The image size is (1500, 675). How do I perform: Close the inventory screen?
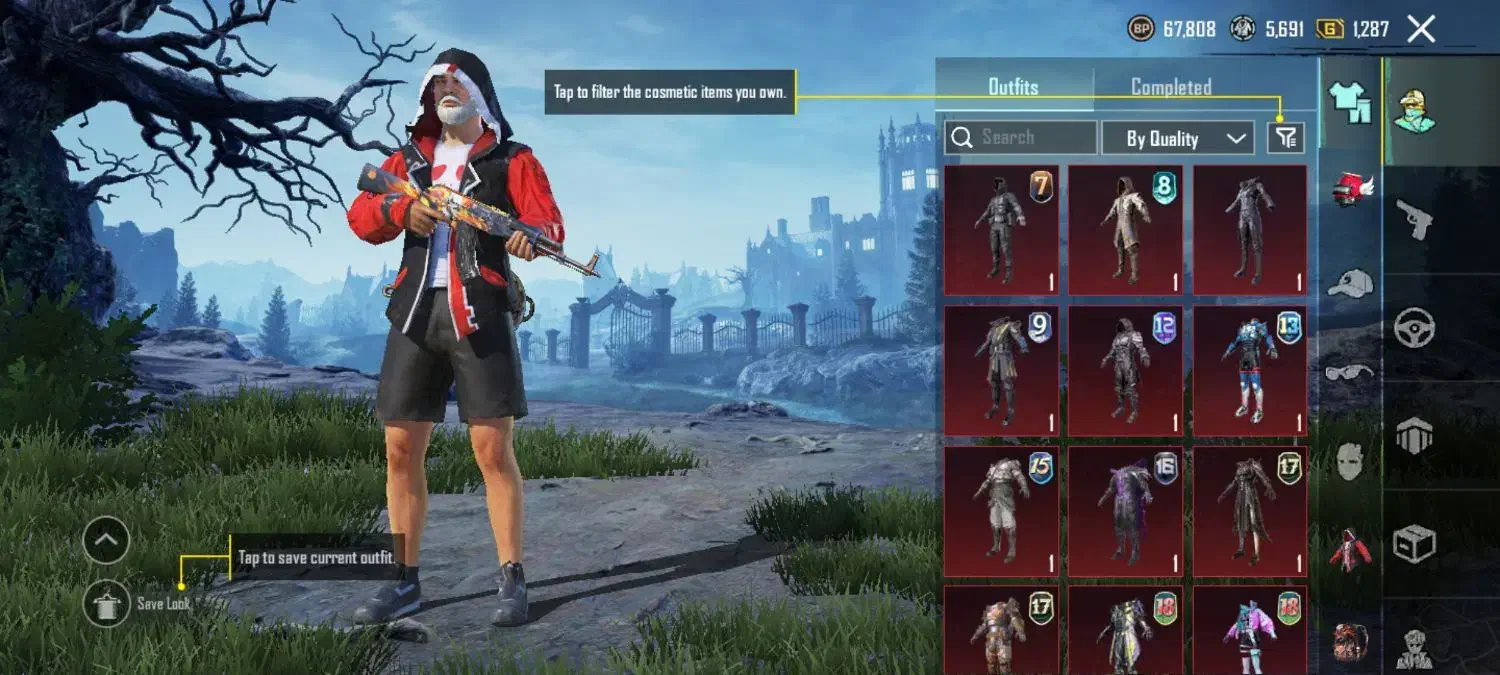tap(1421, 29)
